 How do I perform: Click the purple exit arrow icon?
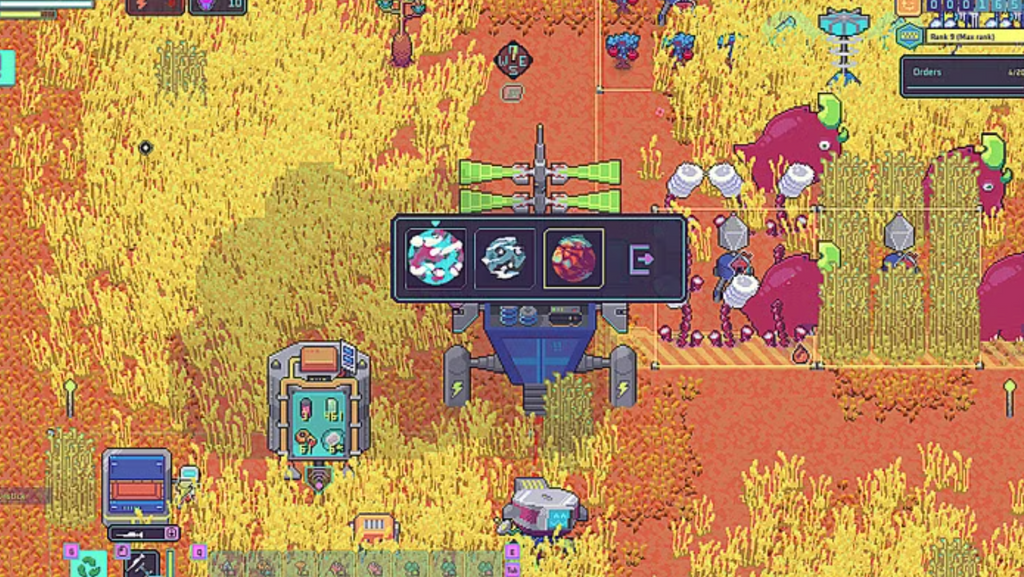[x=643, y=259]
